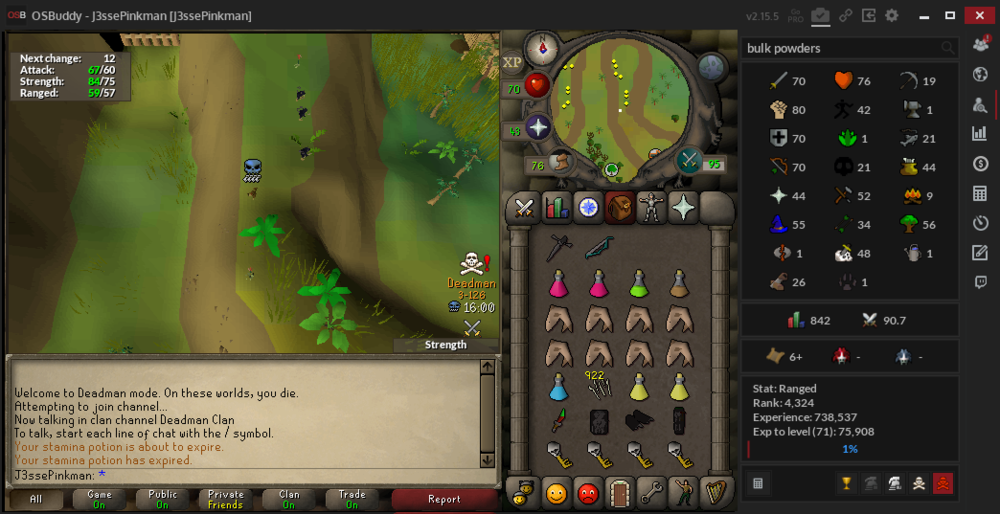Toggle the Clan chat filter
The image size is (1000, 514).
289,499
